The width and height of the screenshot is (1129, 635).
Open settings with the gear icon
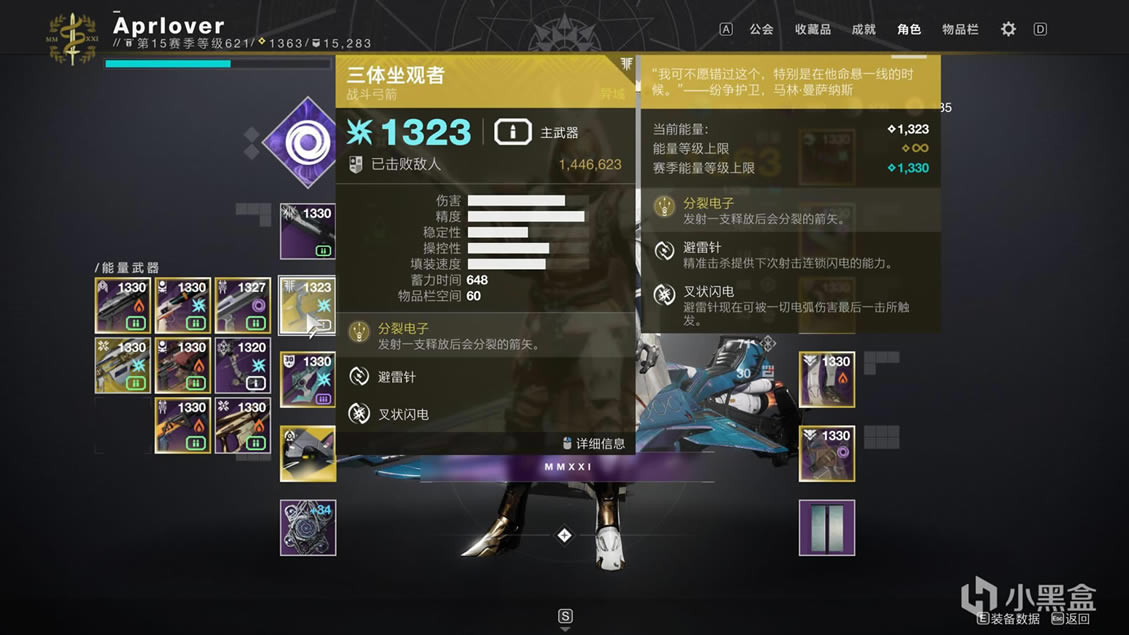point(1008,29)
